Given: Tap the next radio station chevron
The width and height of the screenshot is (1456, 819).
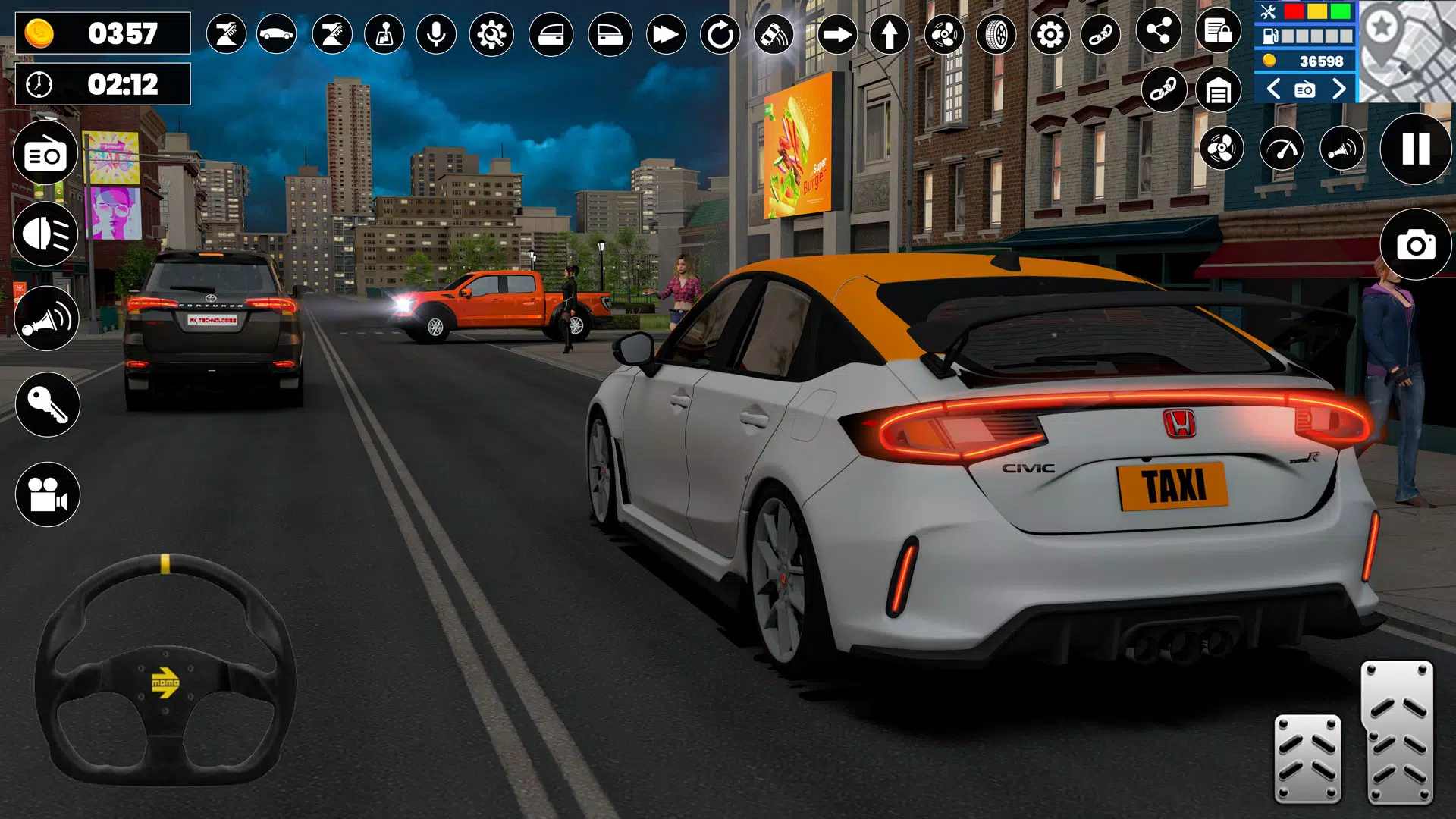Looking at the screenshot, I should tap(1339, 89).
